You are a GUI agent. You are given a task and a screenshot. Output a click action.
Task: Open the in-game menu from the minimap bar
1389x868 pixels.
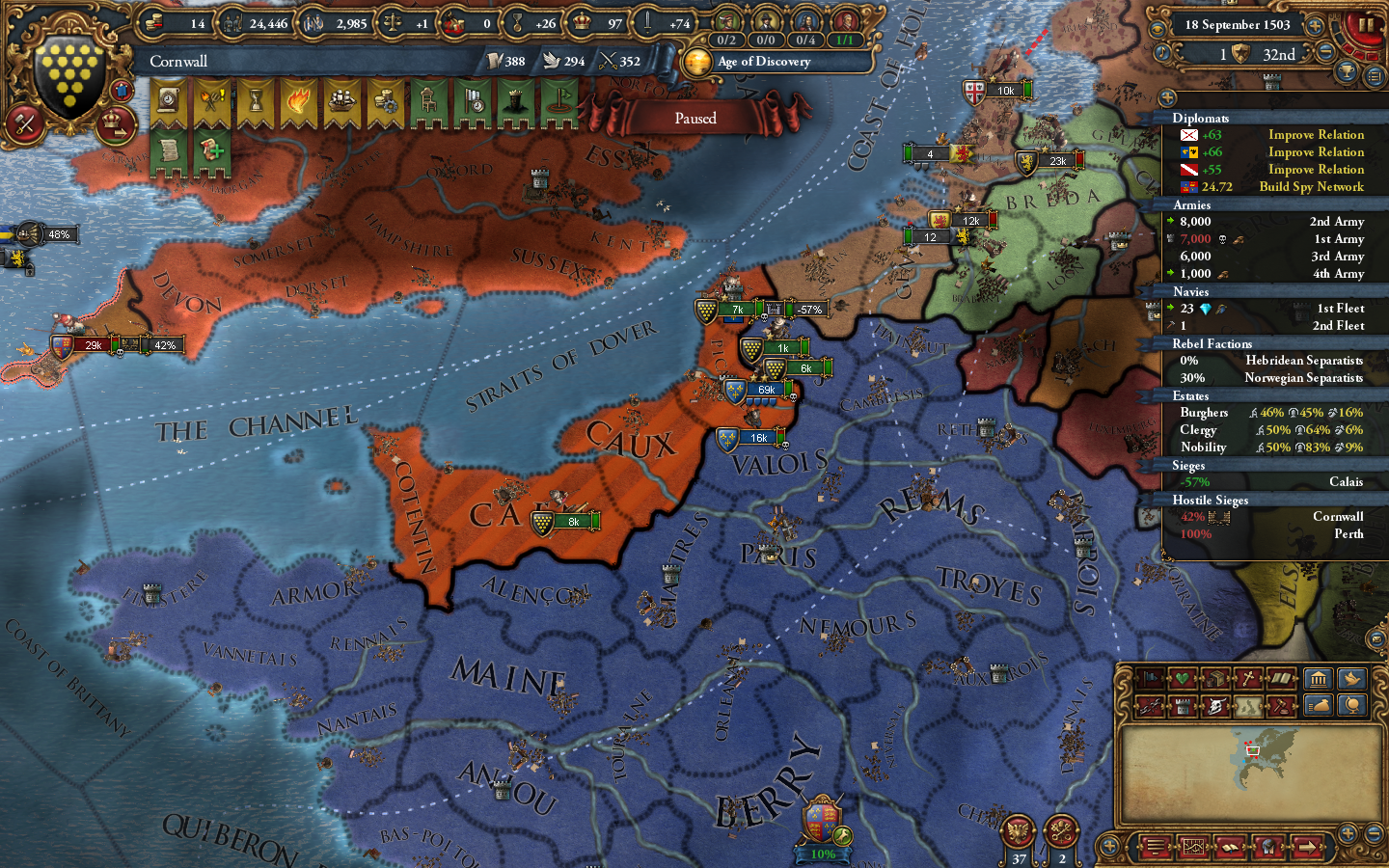point(1154,847)
